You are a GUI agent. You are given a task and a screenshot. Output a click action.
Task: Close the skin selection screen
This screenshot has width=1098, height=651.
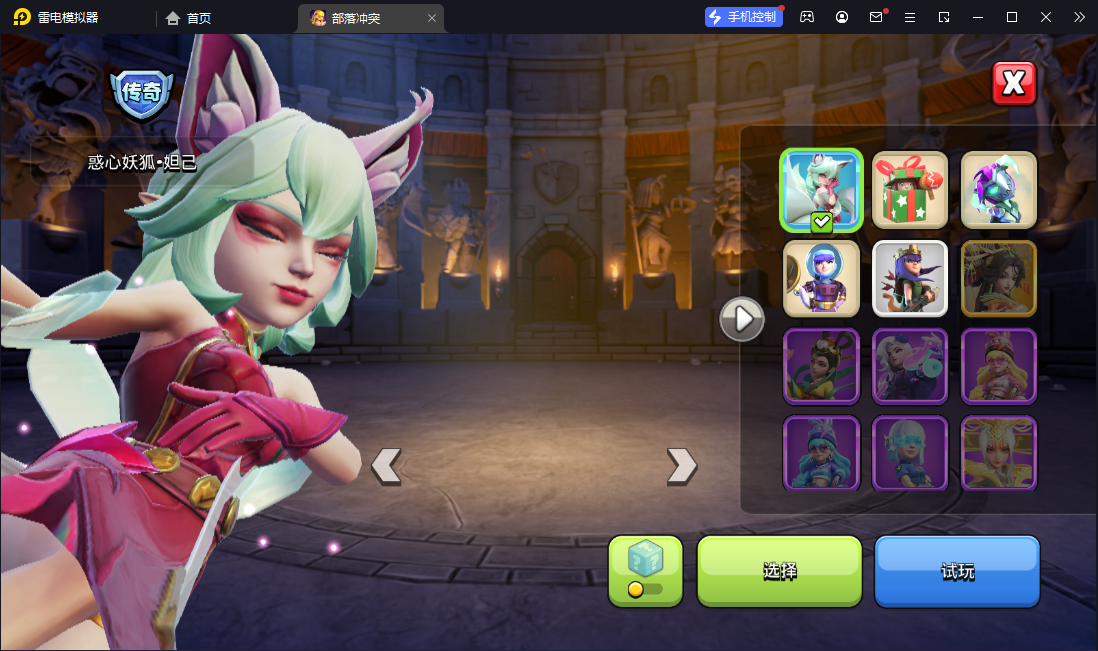(1014, 83)
